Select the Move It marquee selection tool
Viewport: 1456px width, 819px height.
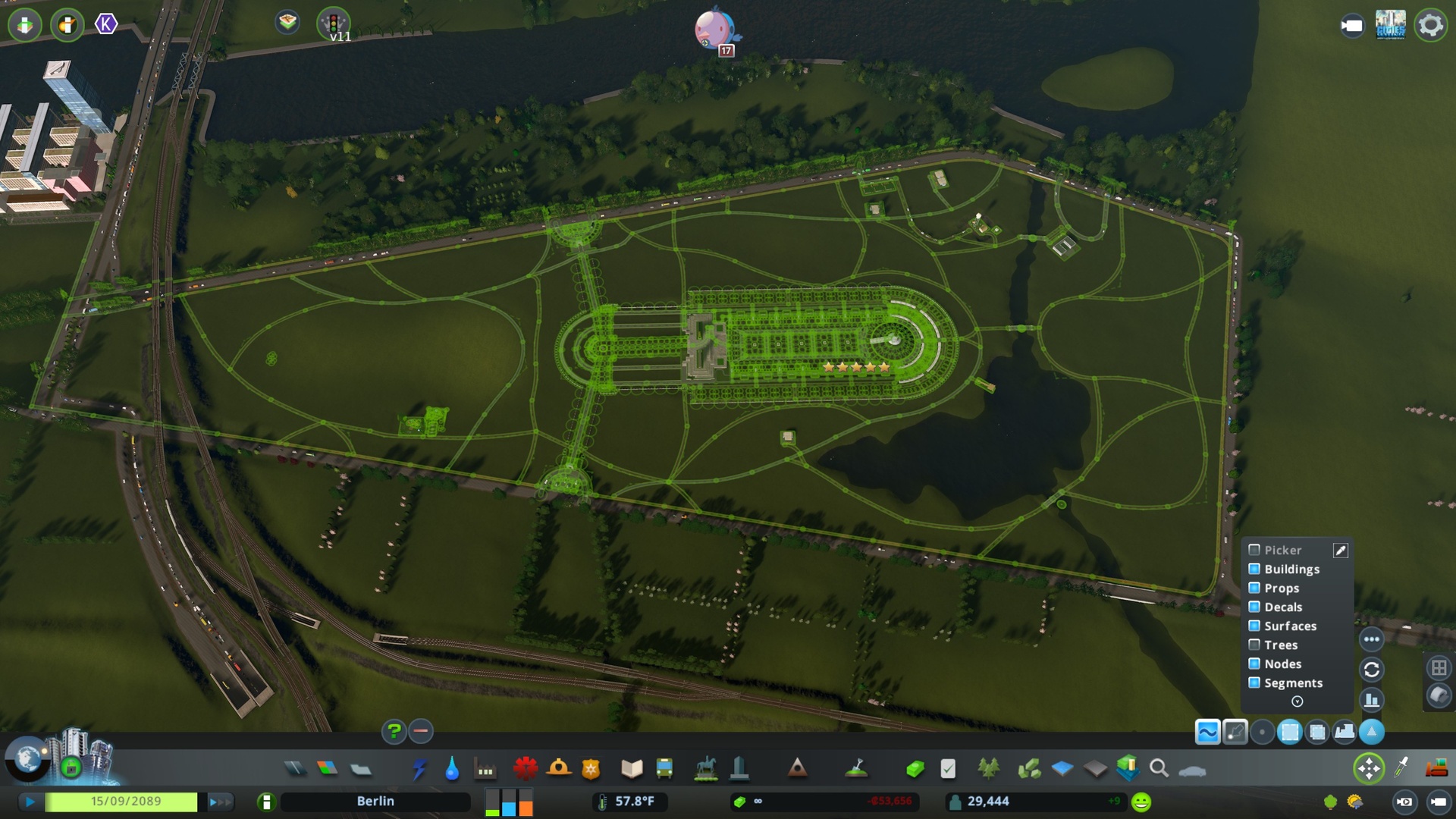(x=1289, y=732)
